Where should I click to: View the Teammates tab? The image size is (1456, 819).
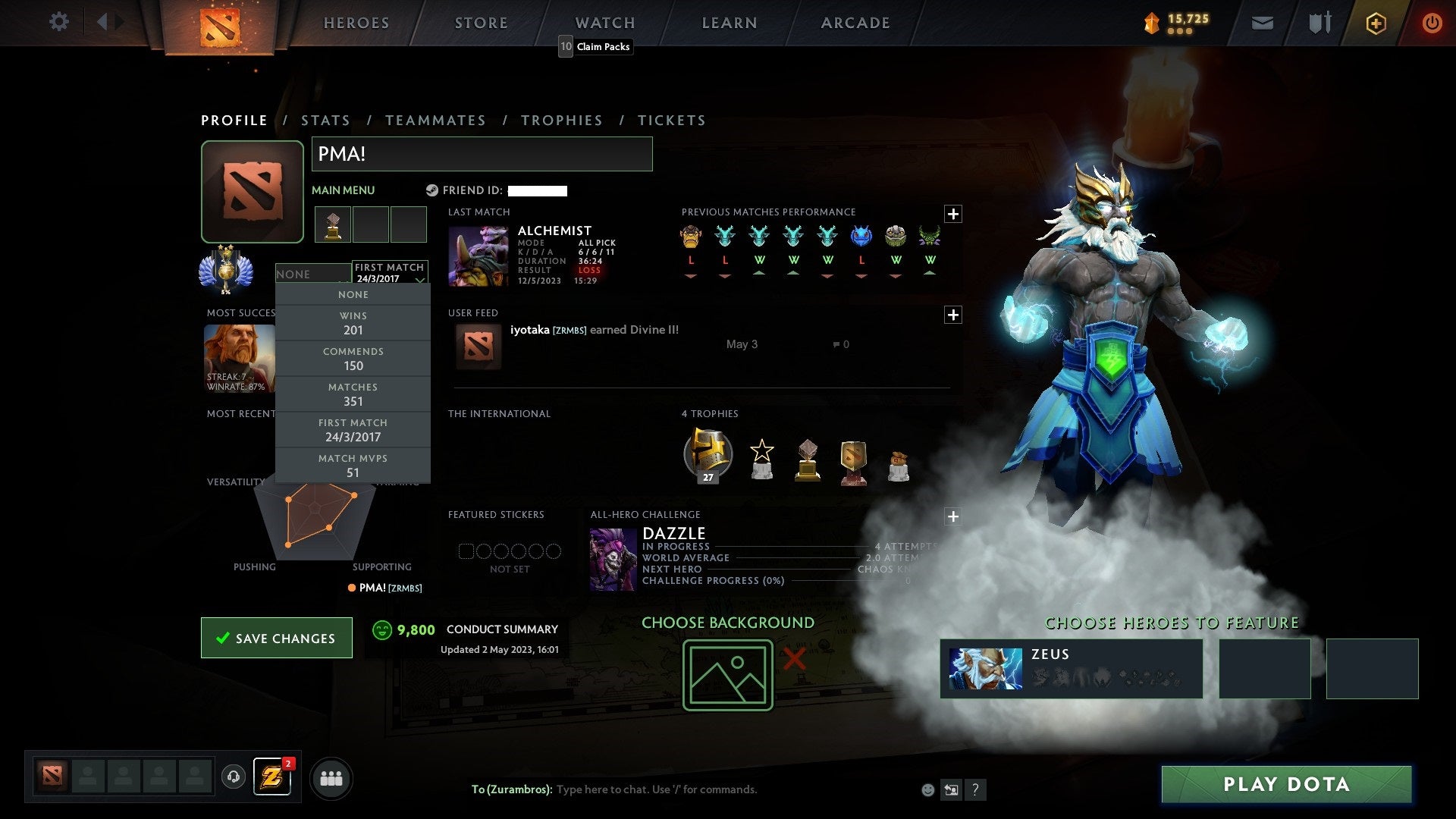pos(435,121)
